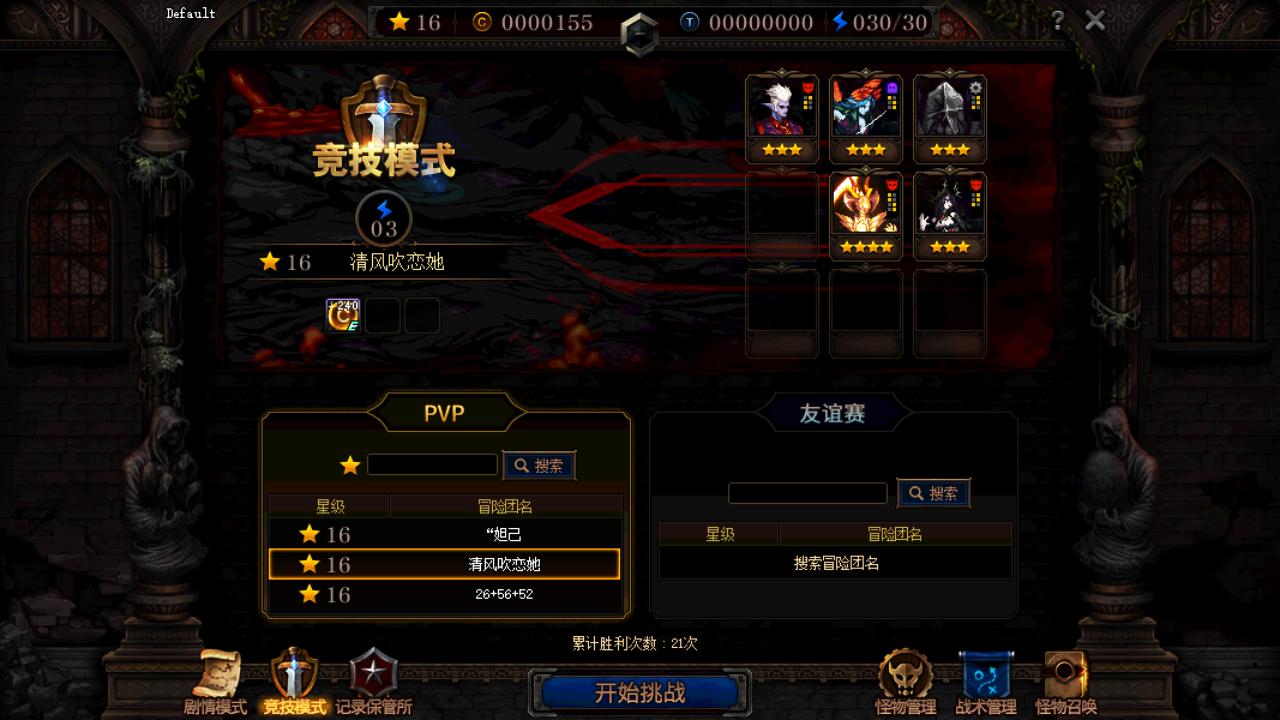Click the hooded monster portrait with gear icon
The width and height of the screenshot is (1280, 720).
coord(949,107)
